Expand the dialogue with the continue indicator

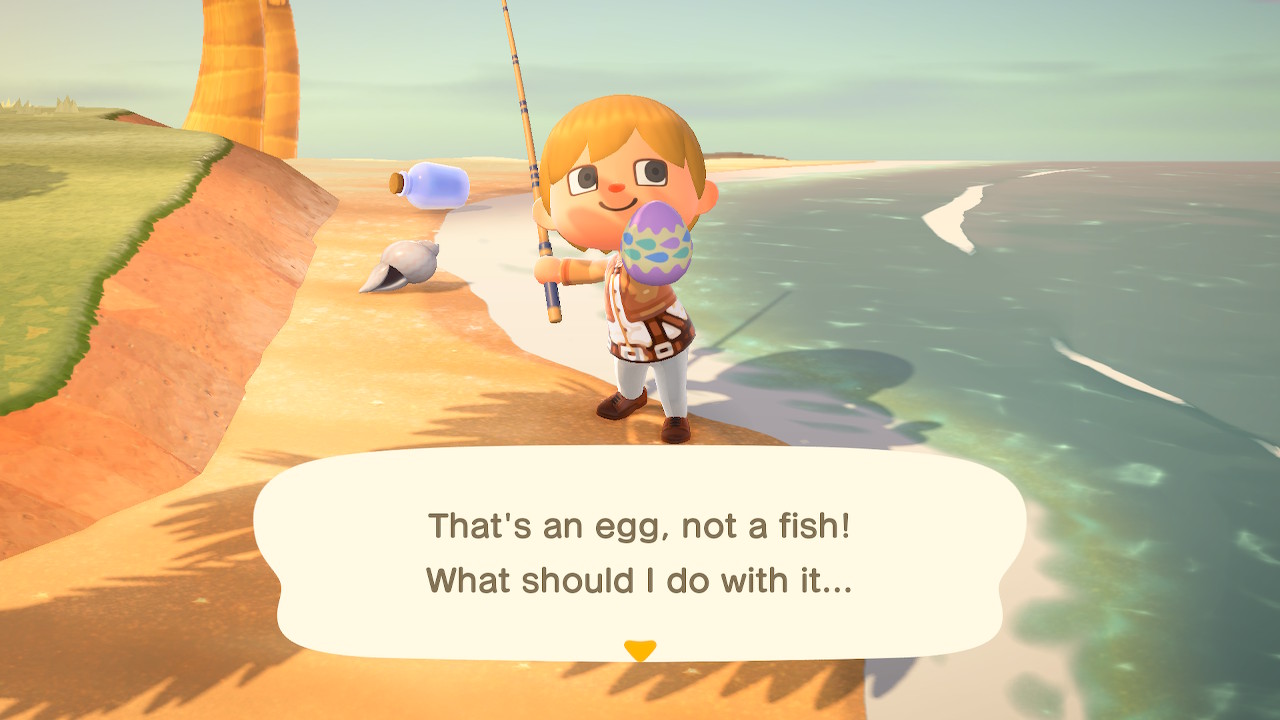[x=640, y=648]
